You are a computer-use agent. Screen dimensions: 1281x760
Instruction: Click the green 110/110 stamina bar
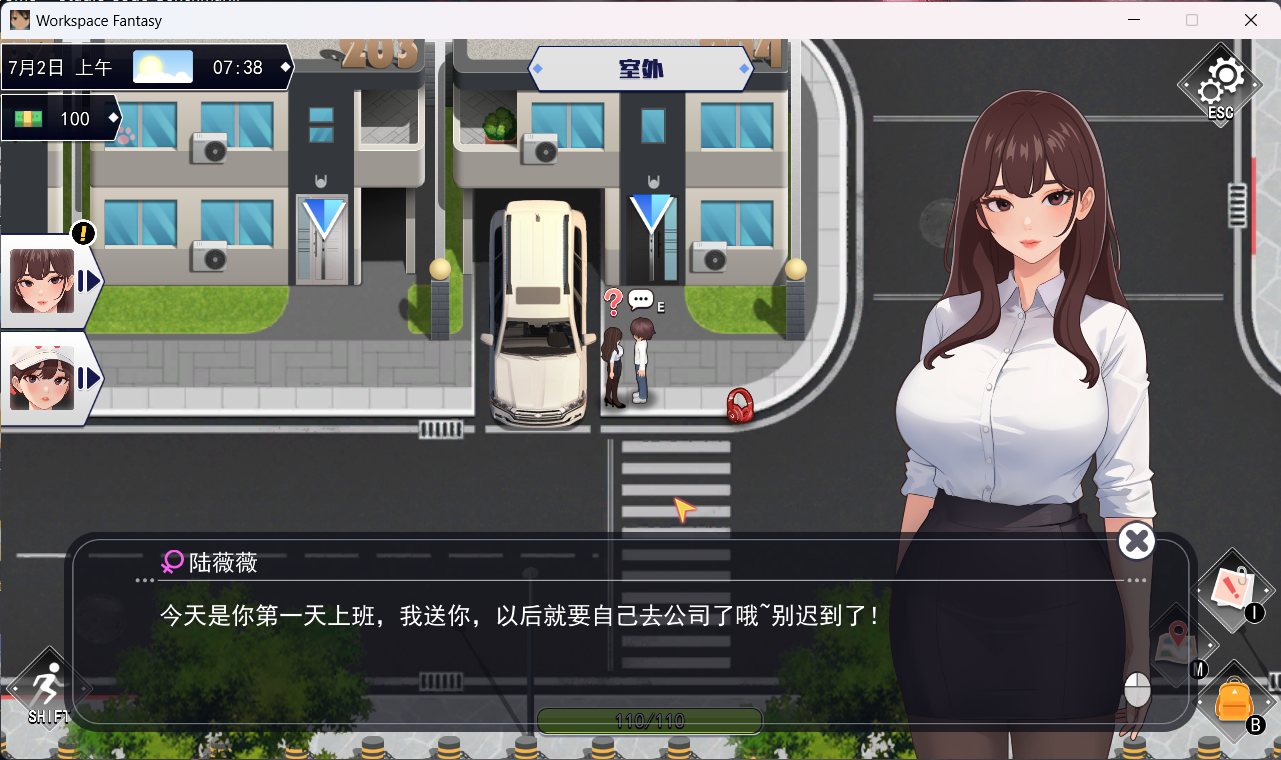649,720
